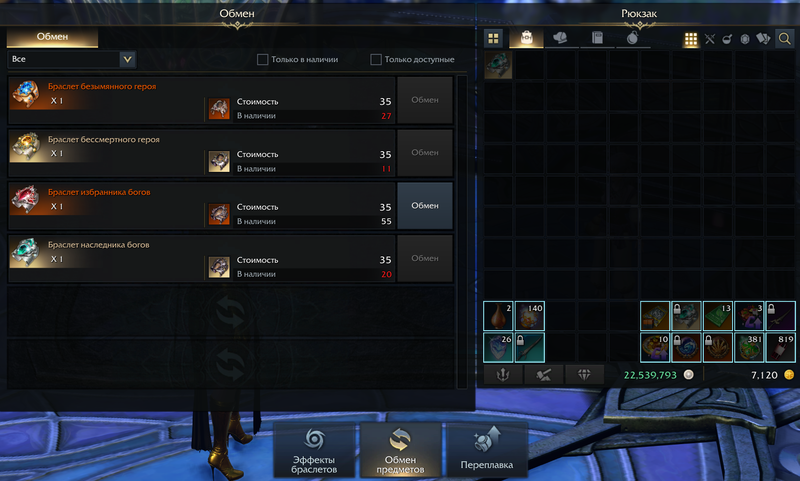Switch to the bomb inventory tab
800x481 pixels.
(x=633, y=39)
